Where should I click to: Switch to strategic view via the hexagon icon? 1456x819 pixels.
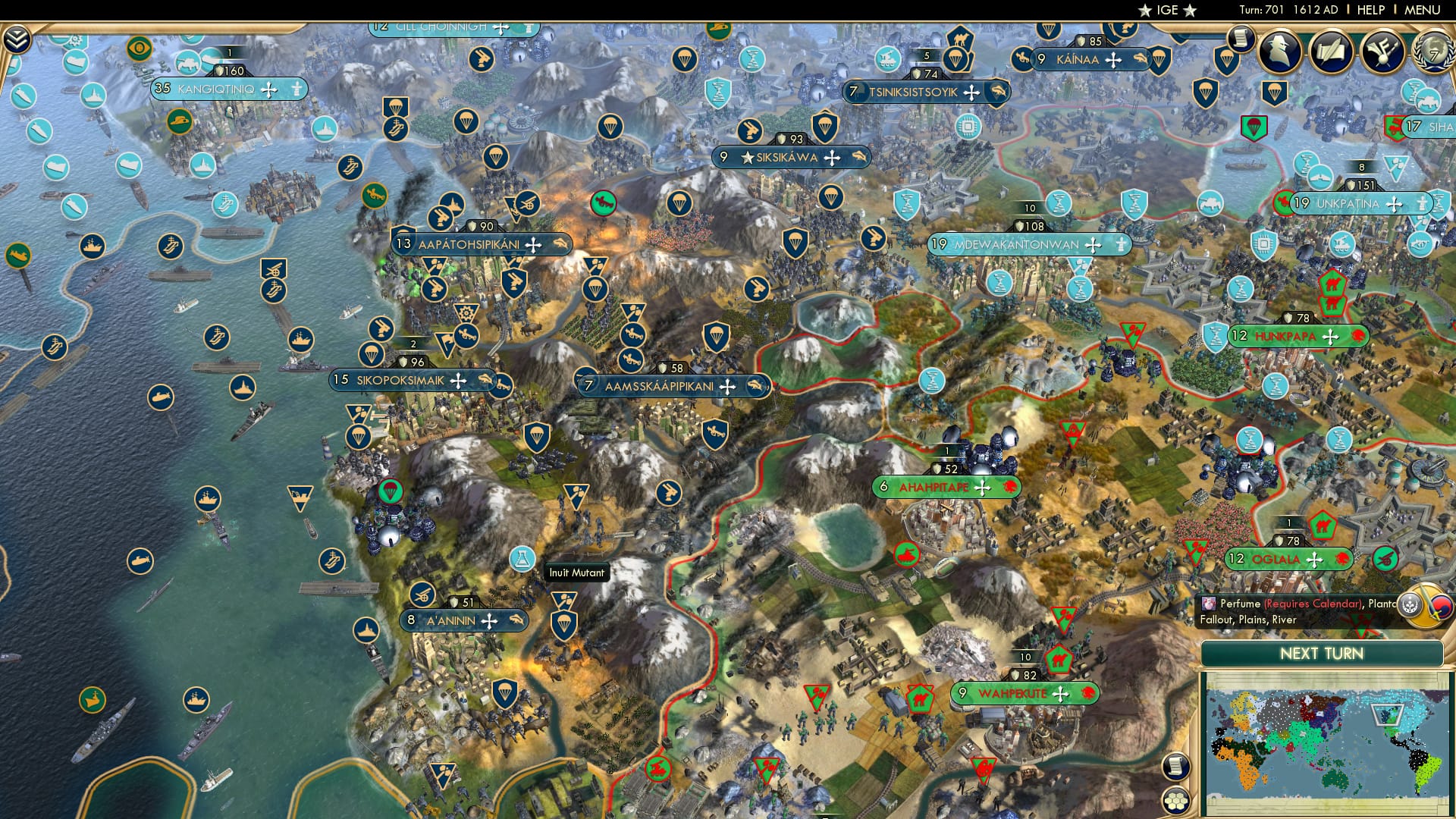[x=1176, y=799]
